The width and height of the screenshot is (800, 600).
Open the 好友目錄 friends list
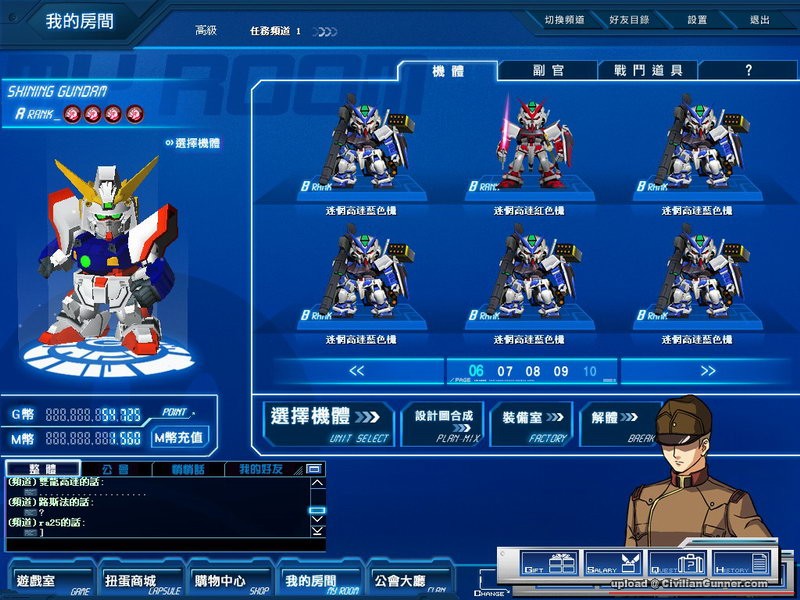coord(628,20)
